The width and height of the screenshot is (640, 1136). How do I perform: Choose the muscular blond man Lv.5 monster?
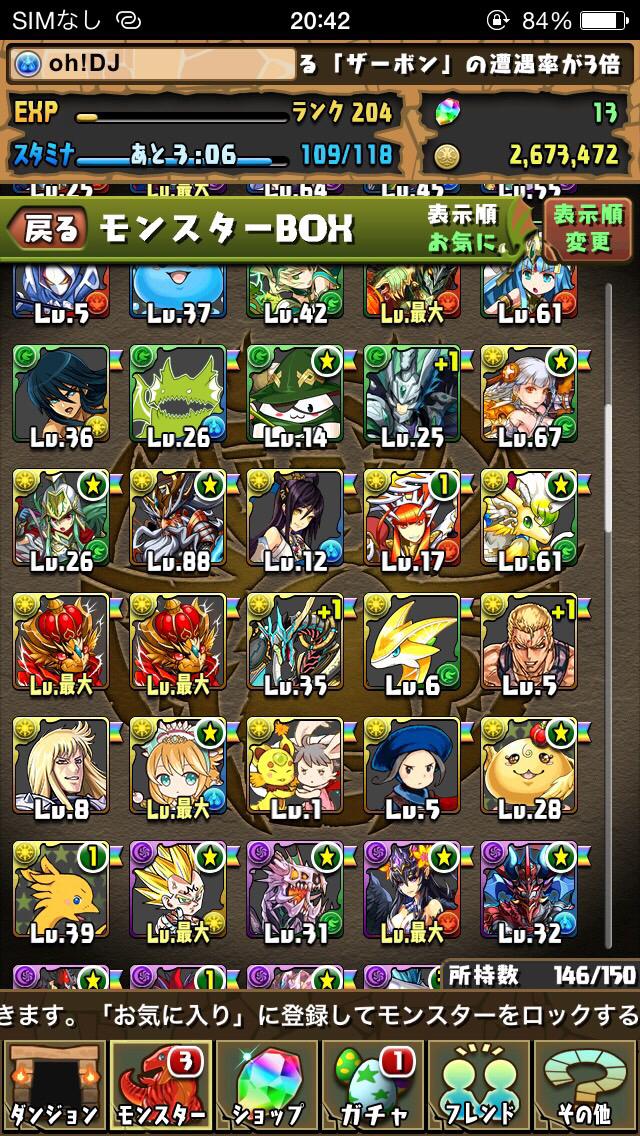(528, 641)
